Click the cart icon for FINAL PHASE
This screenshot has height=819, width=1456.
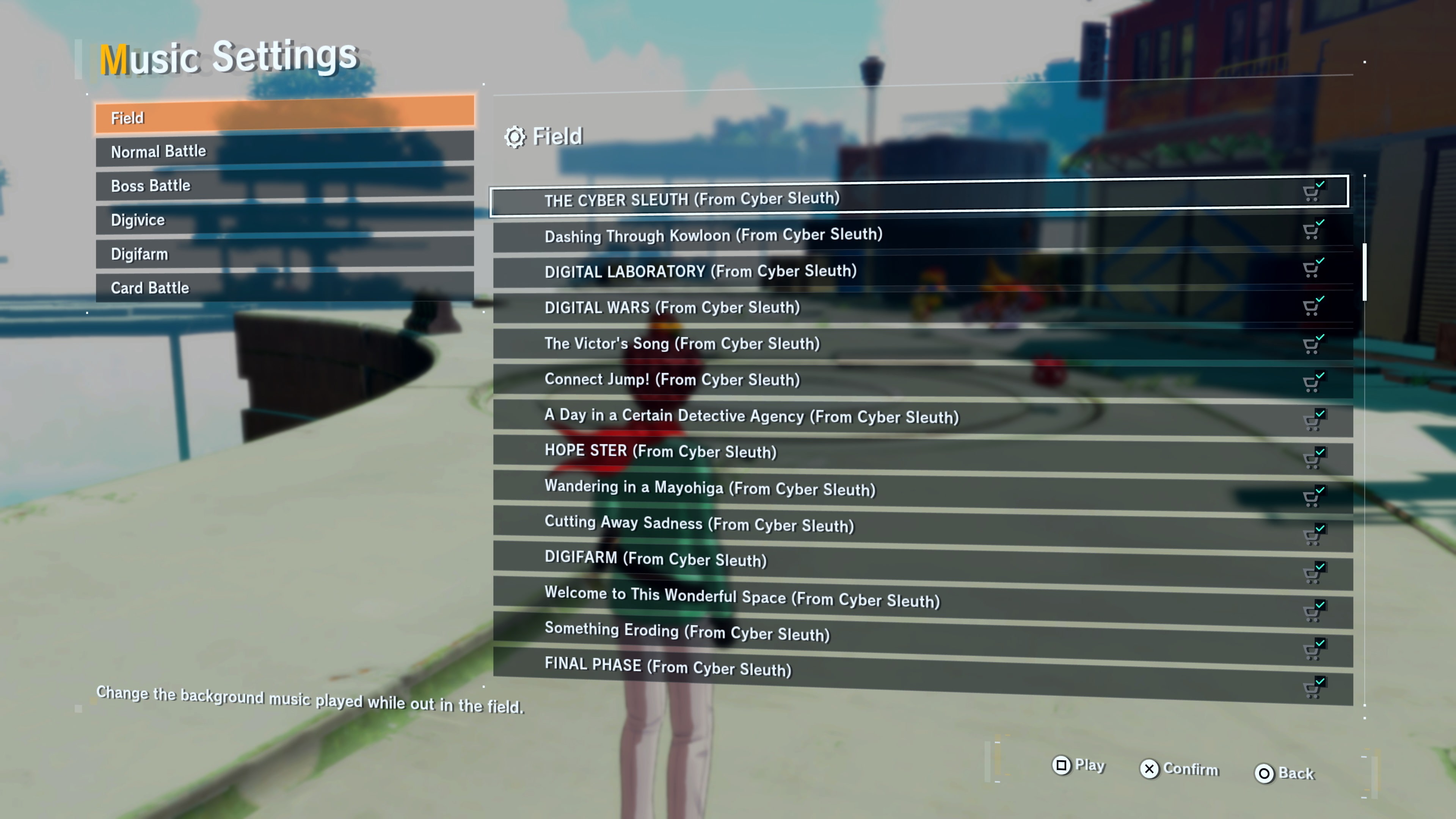(x=1312, y=687)
